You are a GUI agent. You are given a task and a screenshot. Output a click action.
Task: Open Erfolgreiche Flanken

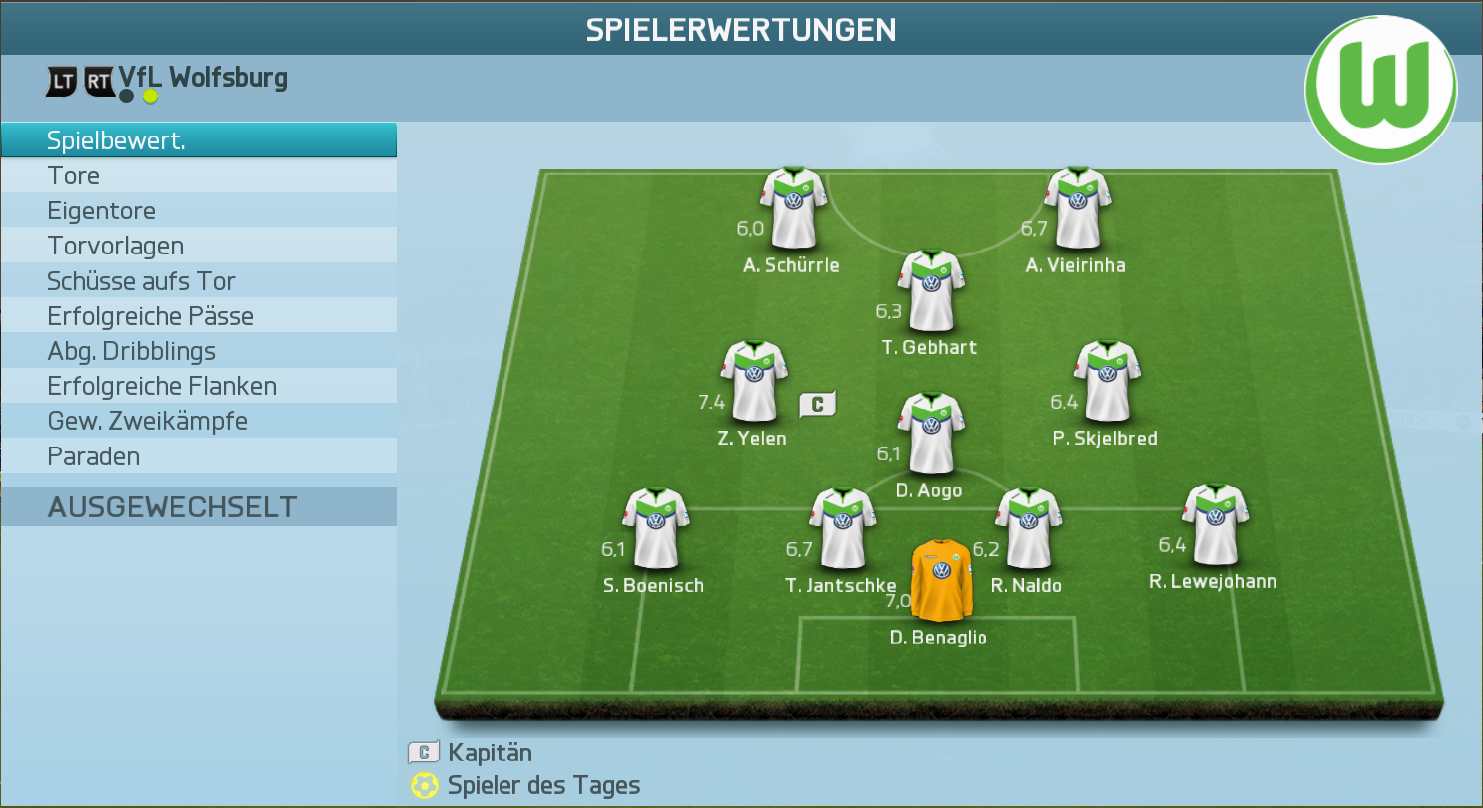[x=198, y=386]
